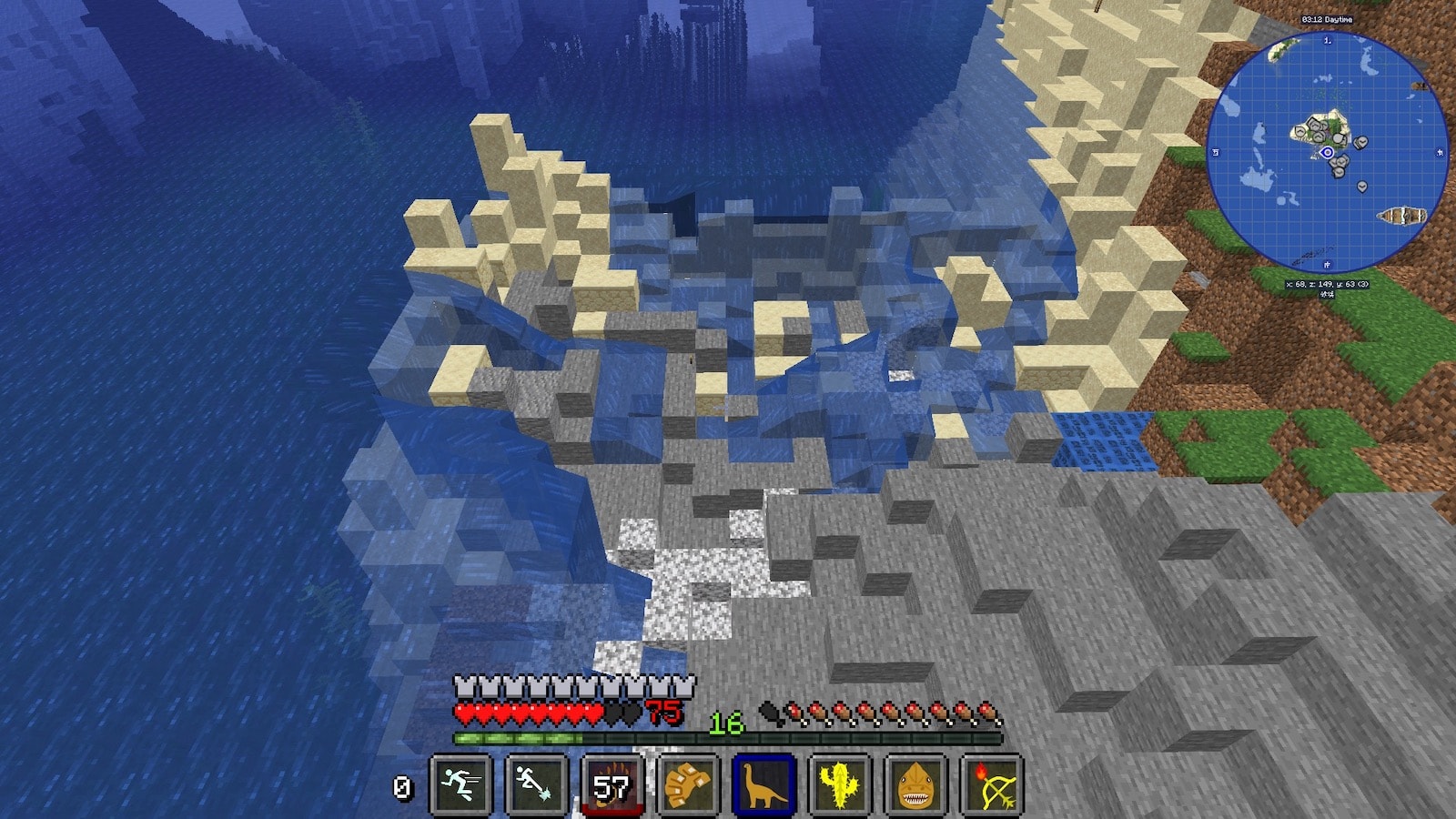Choose the golden fist ability slot
Viewport: 1456px width, 819px height.
[688, 784]
